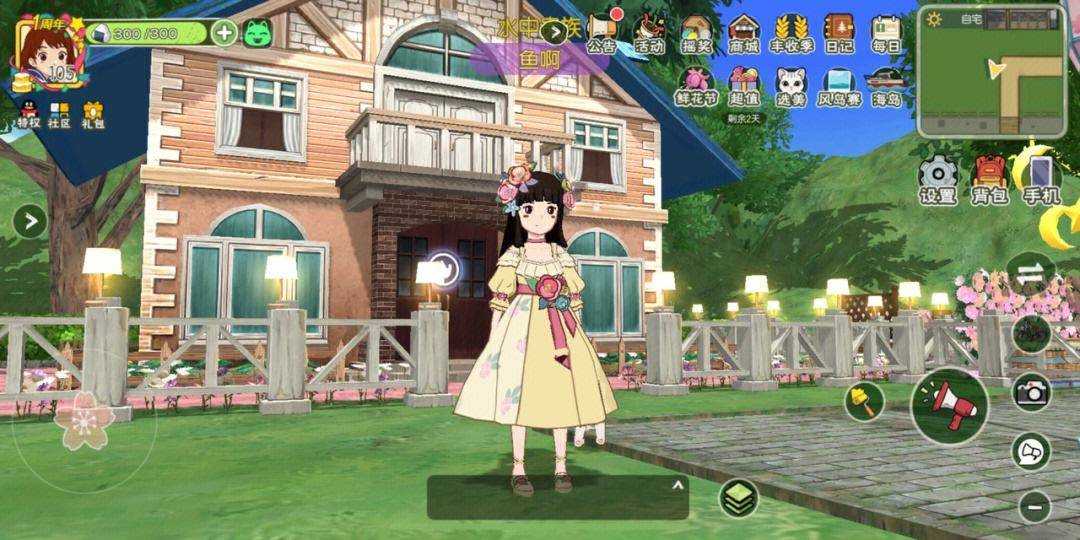Open the 公告 announcements icon
Viewport: 1080px width, 540px height.
pos(601,31)
